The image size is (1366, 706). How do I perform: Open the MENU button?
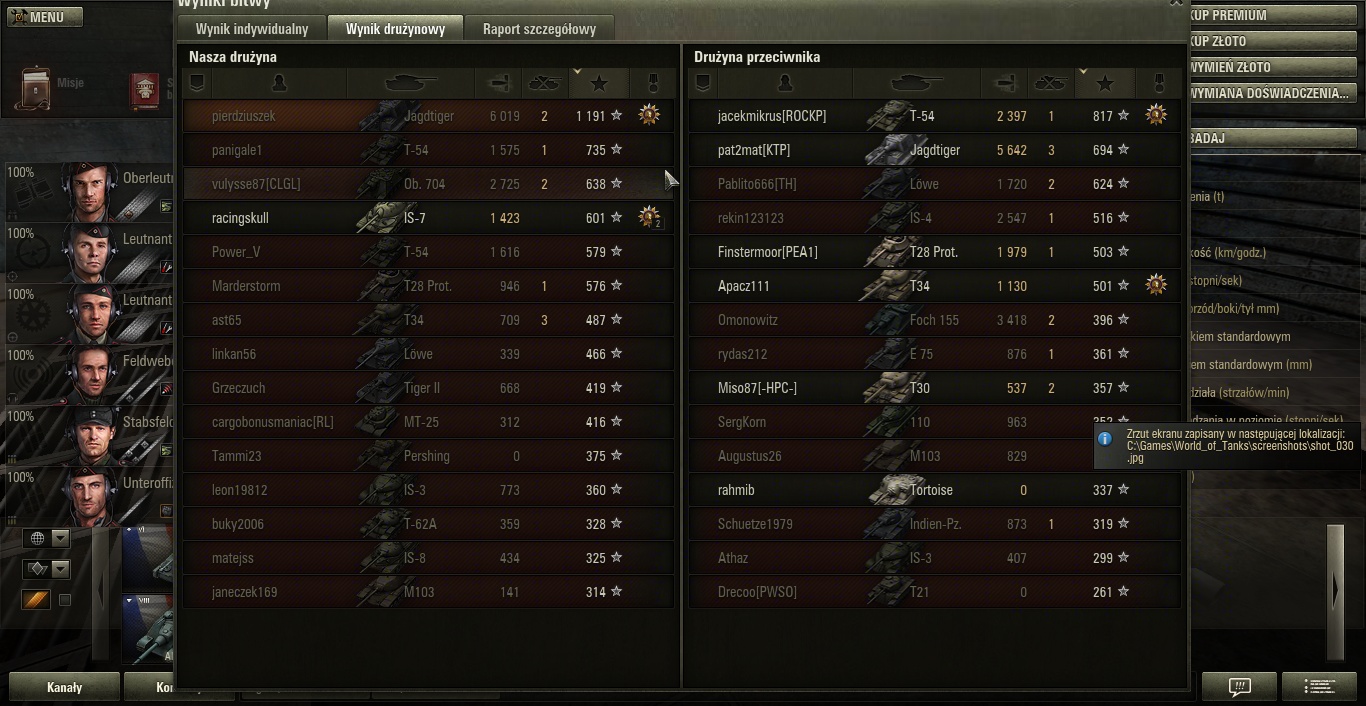[x=45, y=16]
